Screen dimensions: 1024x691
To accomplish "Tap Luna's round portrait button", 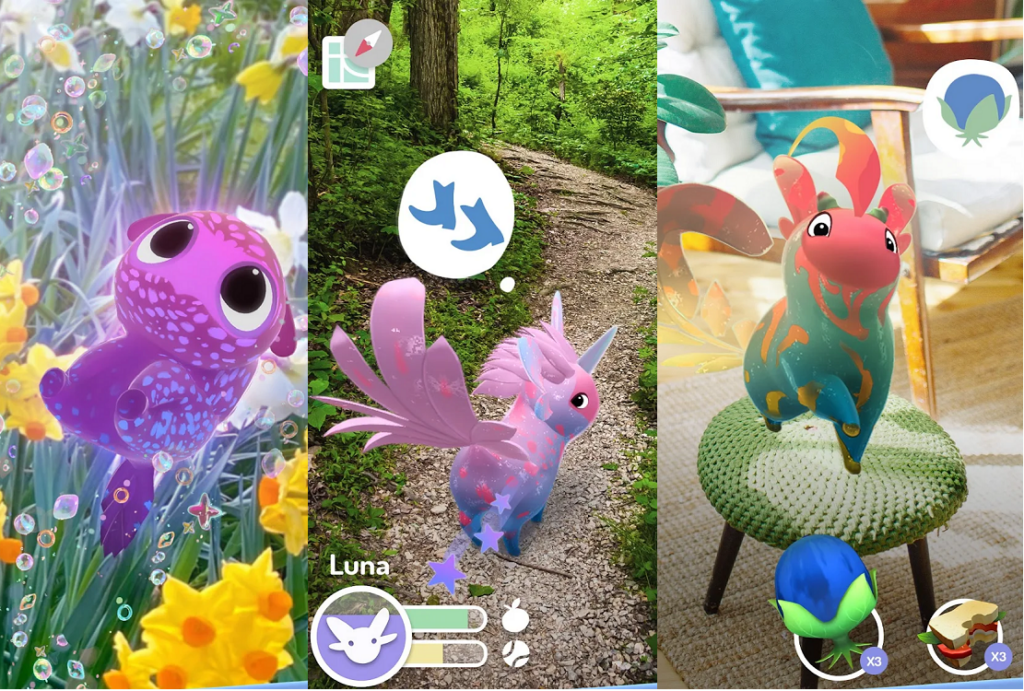I will (x=360, y=637).
